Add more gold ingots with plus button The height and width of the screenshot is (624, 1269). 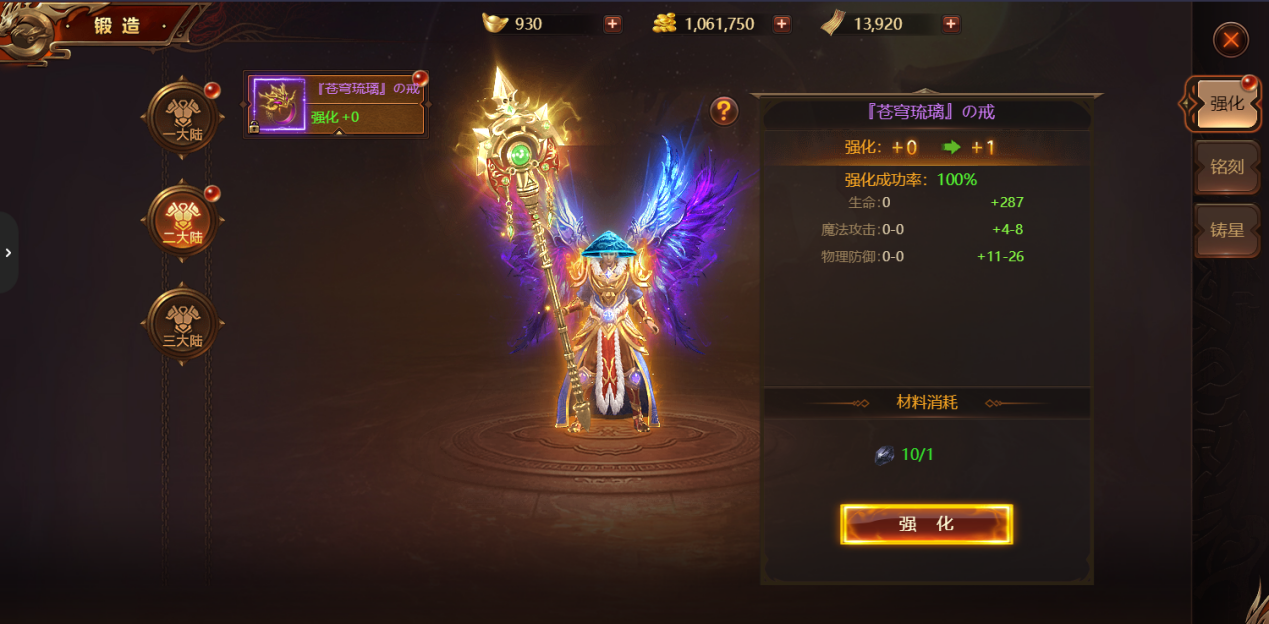click(613, 24)
